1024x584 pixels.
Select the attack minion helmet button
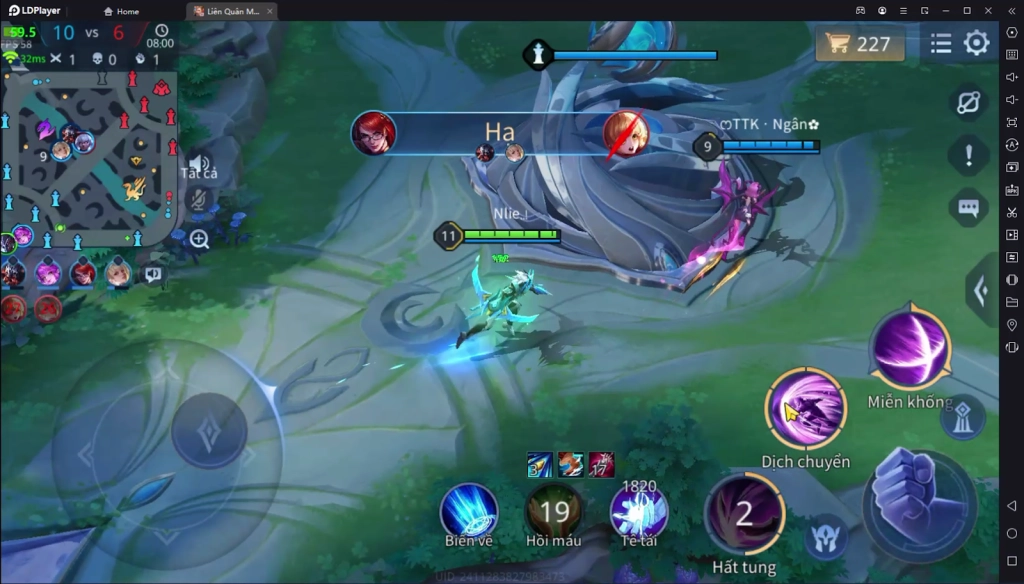[826, 537]
